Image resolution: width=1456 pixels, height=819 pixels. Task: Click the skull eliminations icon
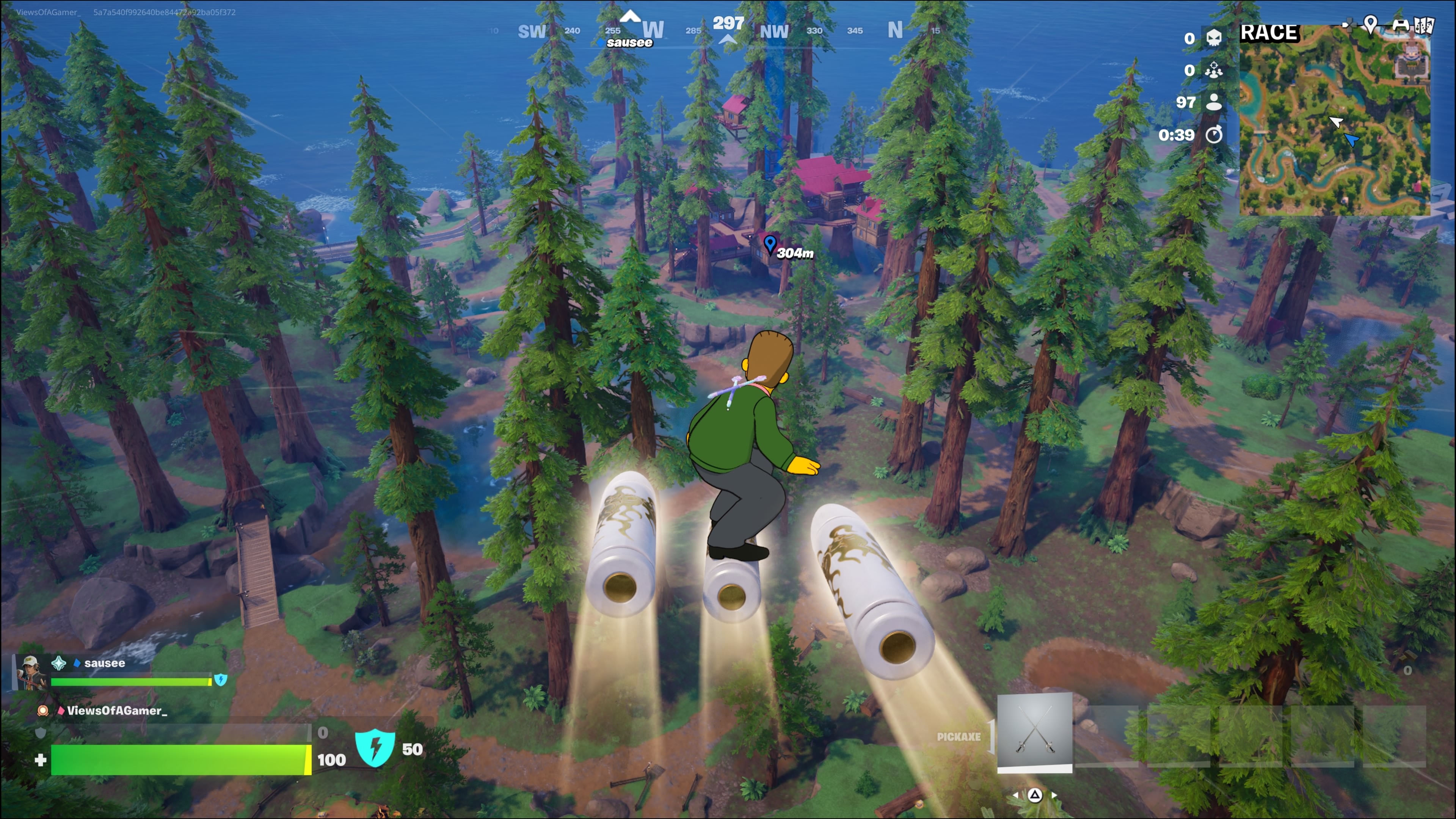pyautogui.click(x=1213, y=38)
